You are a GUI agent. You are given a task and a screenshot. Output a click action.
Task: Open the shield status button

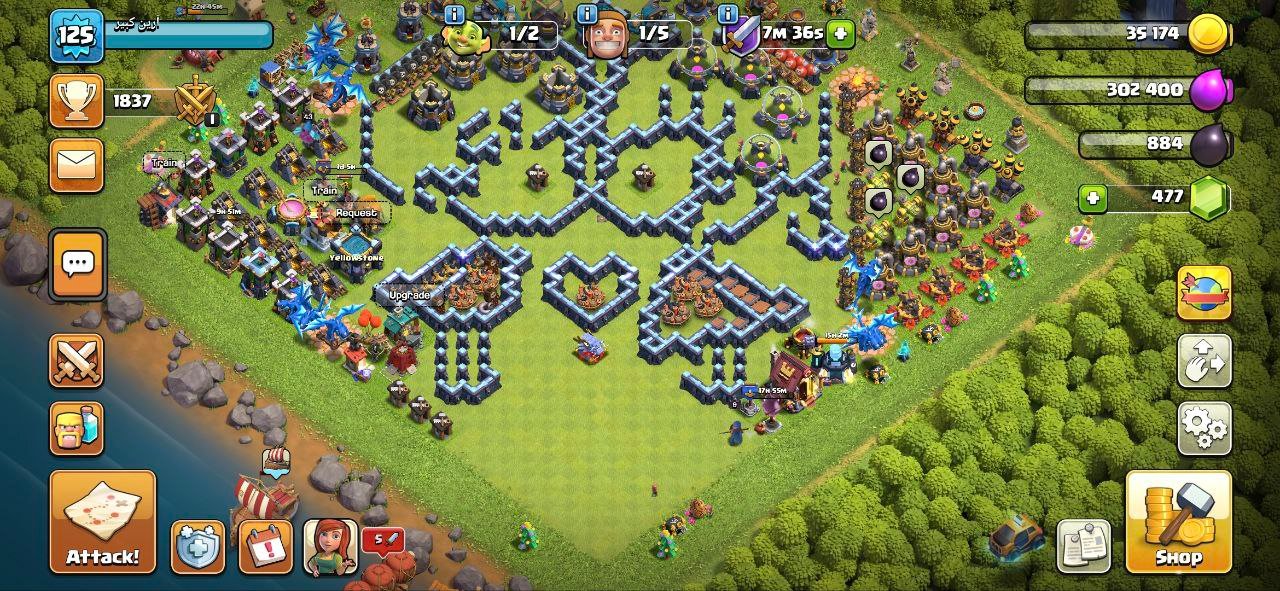pyautogui.click(x=197, y=546)
